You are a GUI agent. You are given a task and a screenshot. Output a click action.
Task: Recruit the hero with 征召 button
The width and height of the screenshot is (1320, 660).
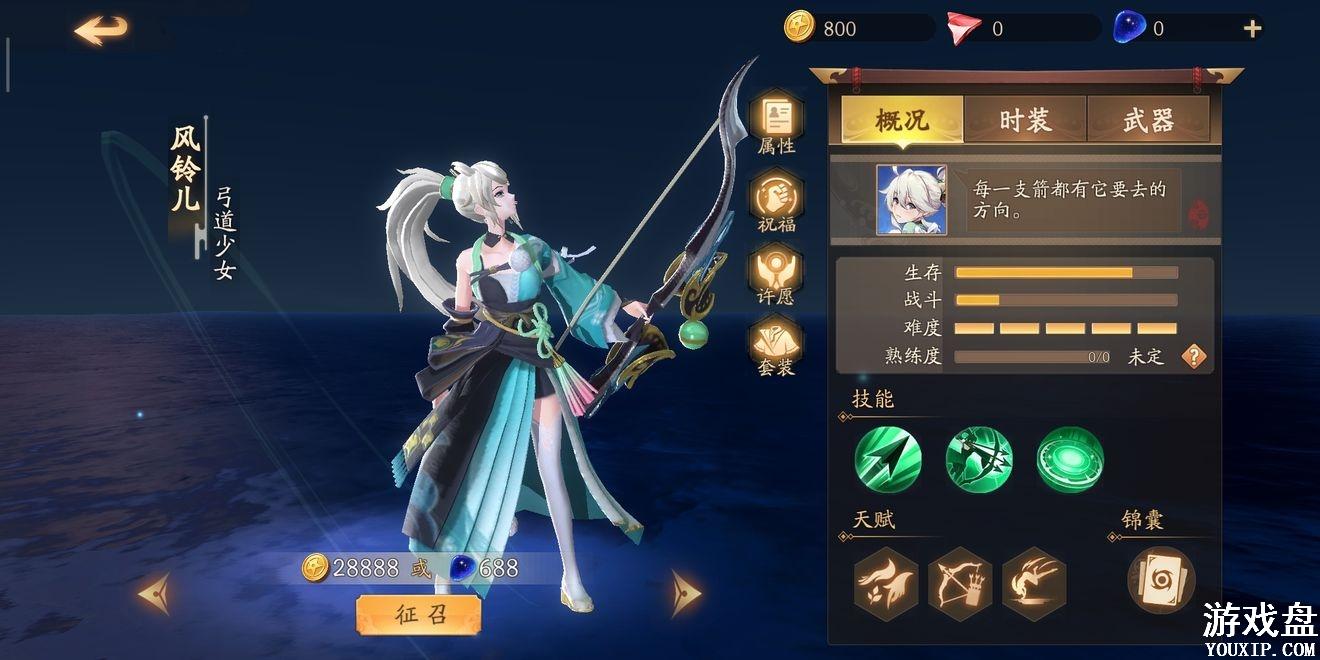418,615
